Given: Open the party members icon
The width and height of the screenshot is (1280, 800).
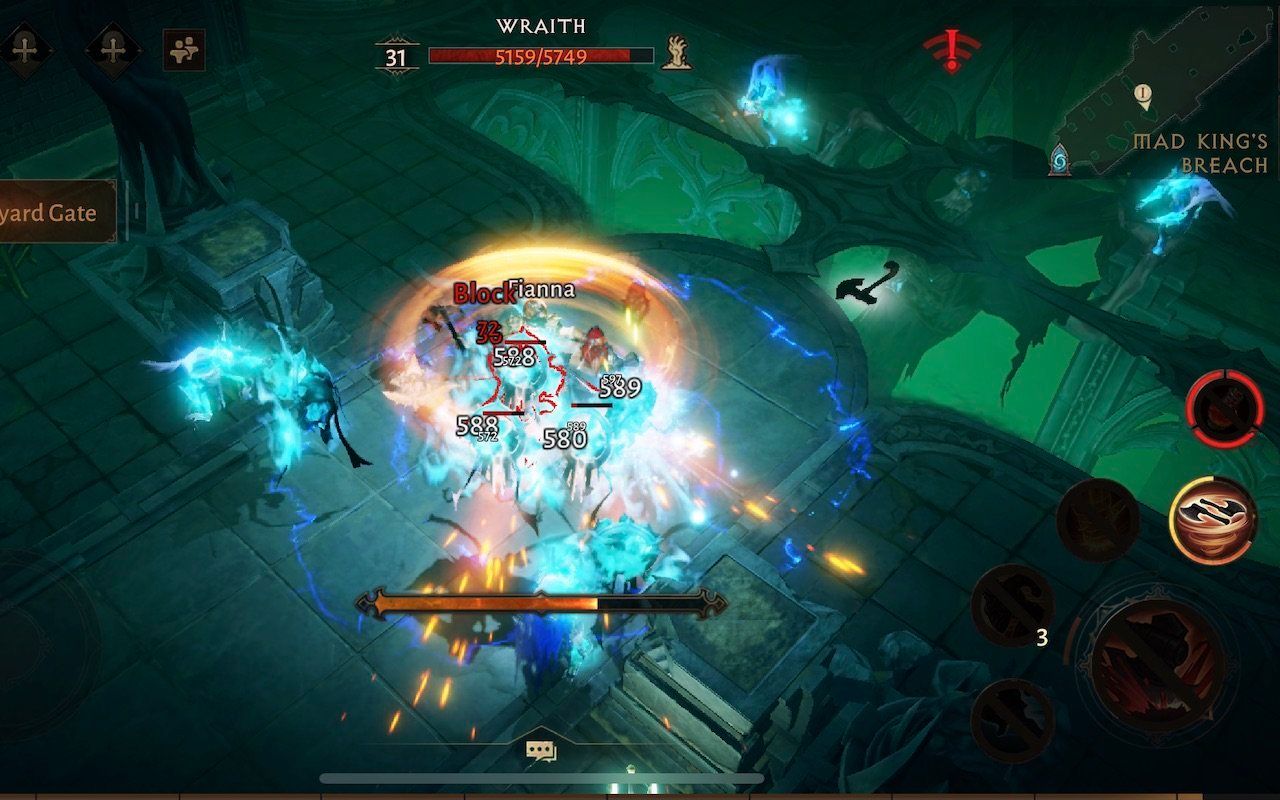Looking at the screenshot, I should click(183, 50).
